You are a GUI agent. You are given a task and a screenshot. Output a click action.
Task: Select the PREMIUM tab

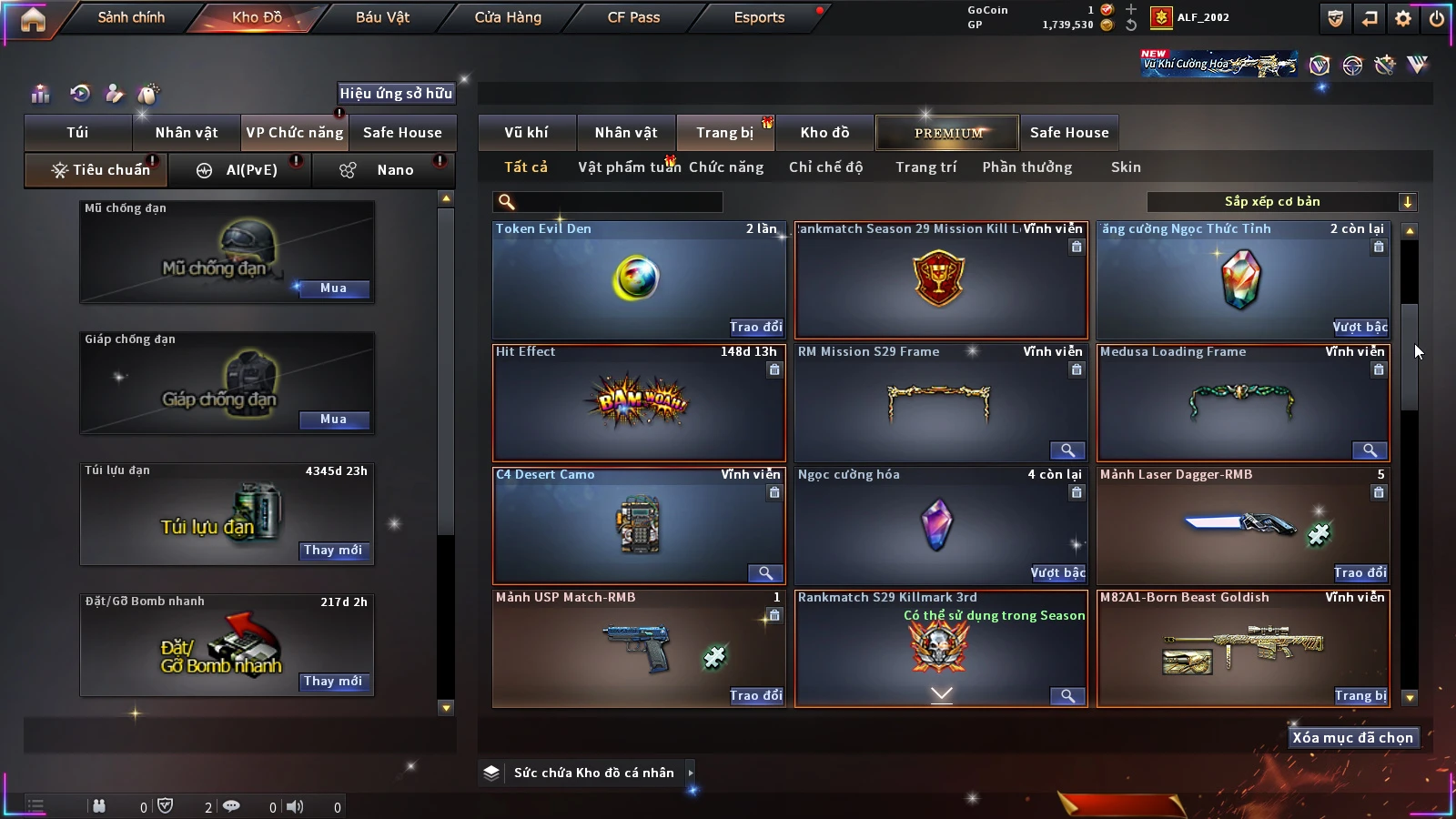(947, 133)
